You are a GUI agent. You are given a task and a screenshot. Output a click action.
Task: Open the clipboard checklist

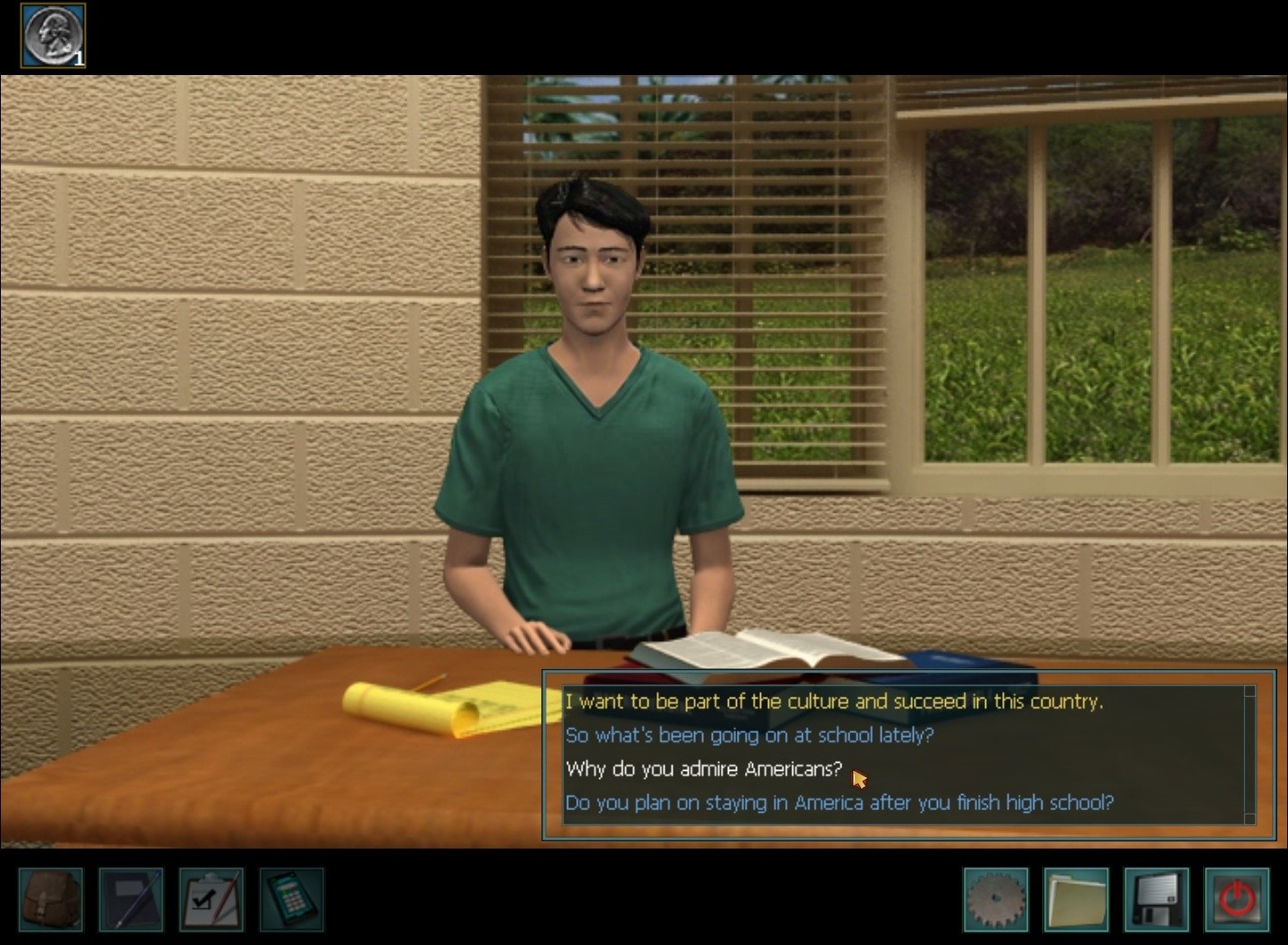click(212, 899)
